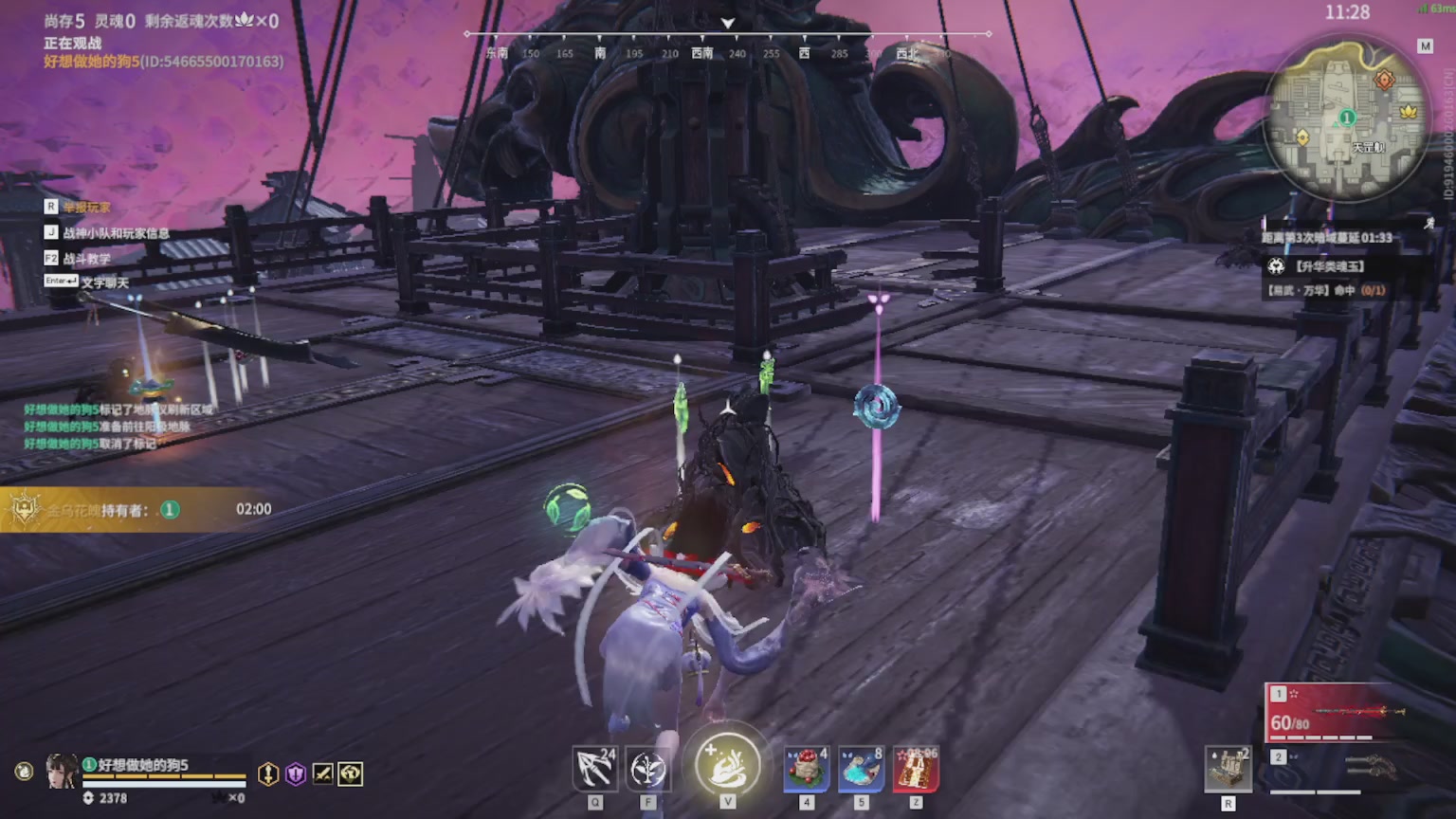Use the weapon repair kit slot
Viewport: 1456px width, 819px height.
[1228, 769]
